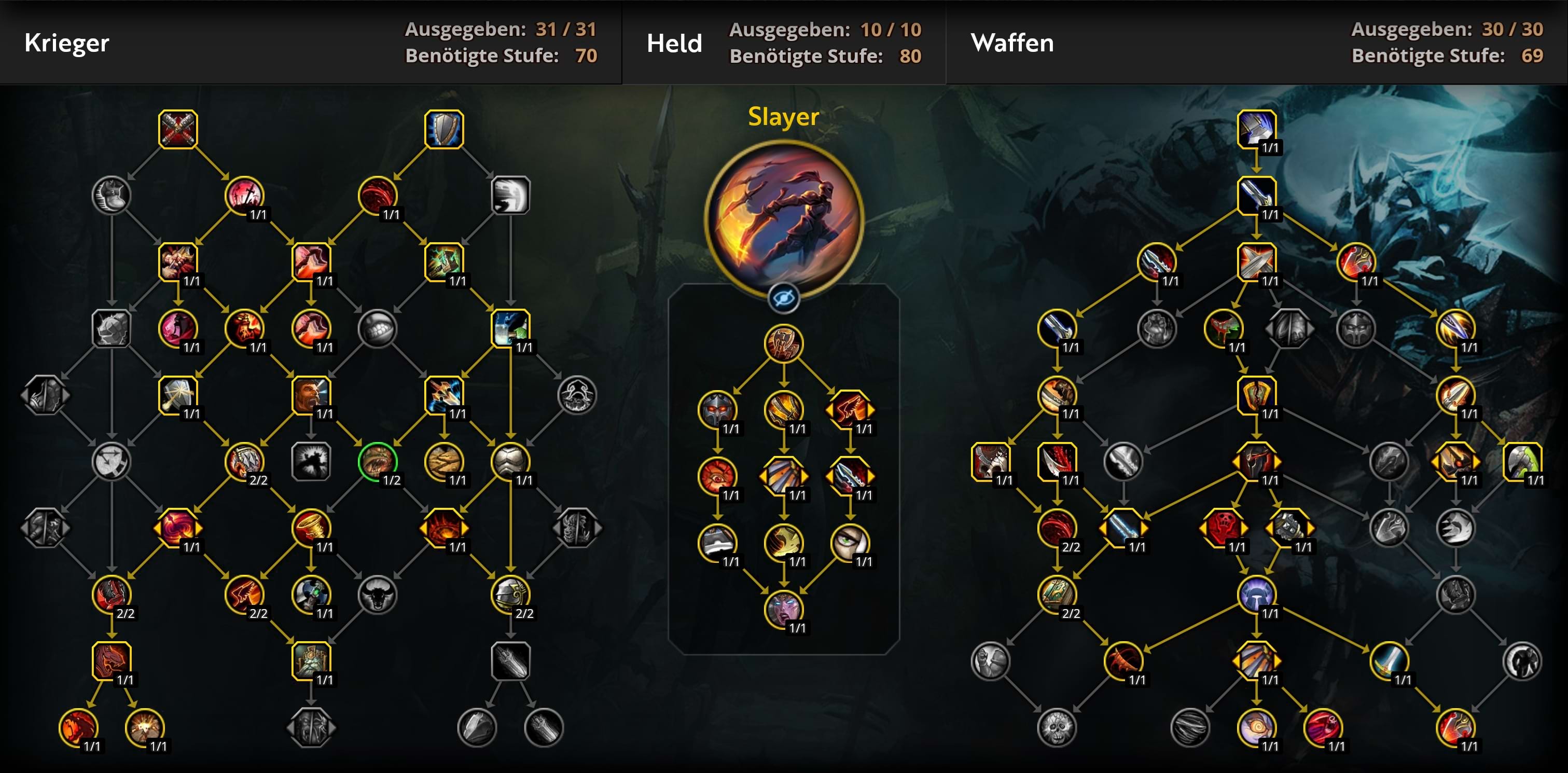Click the red skull Waffen talent
The width and height of the screenshot is (1568, 773).
click(1224, 528)
